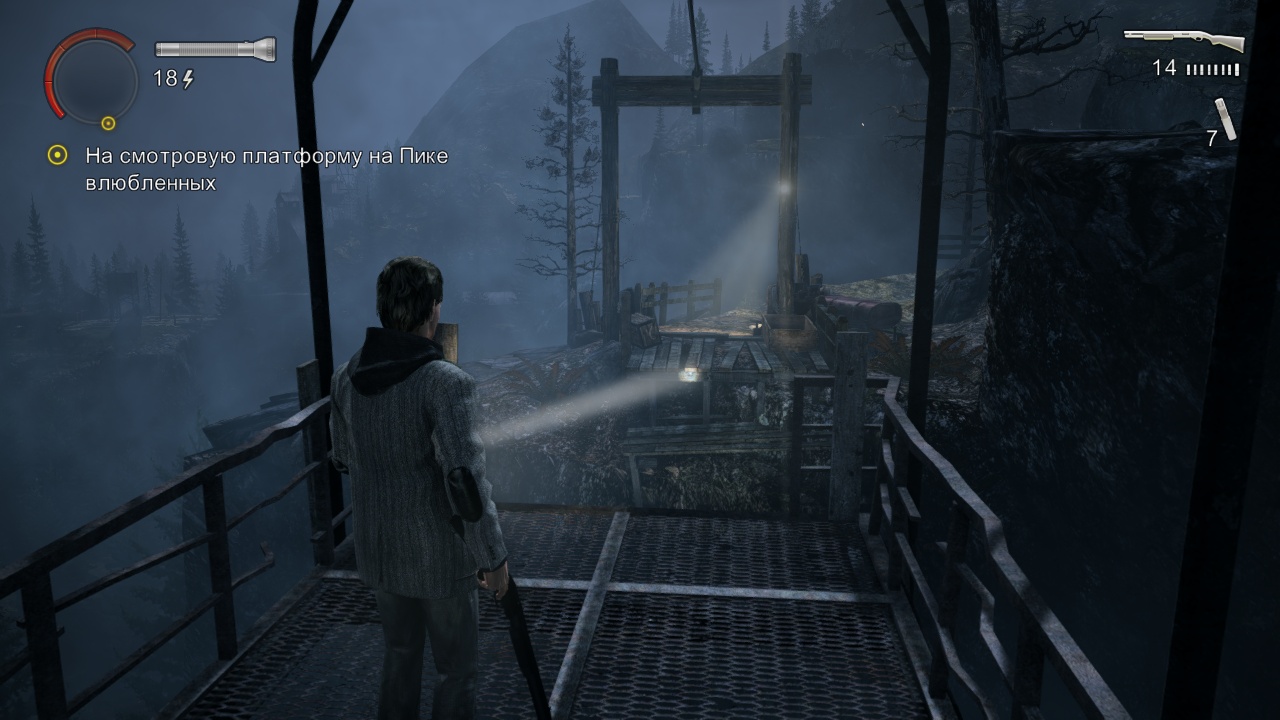Select the flashlight icon
The image size is (1280, 720).
point(215,49)
